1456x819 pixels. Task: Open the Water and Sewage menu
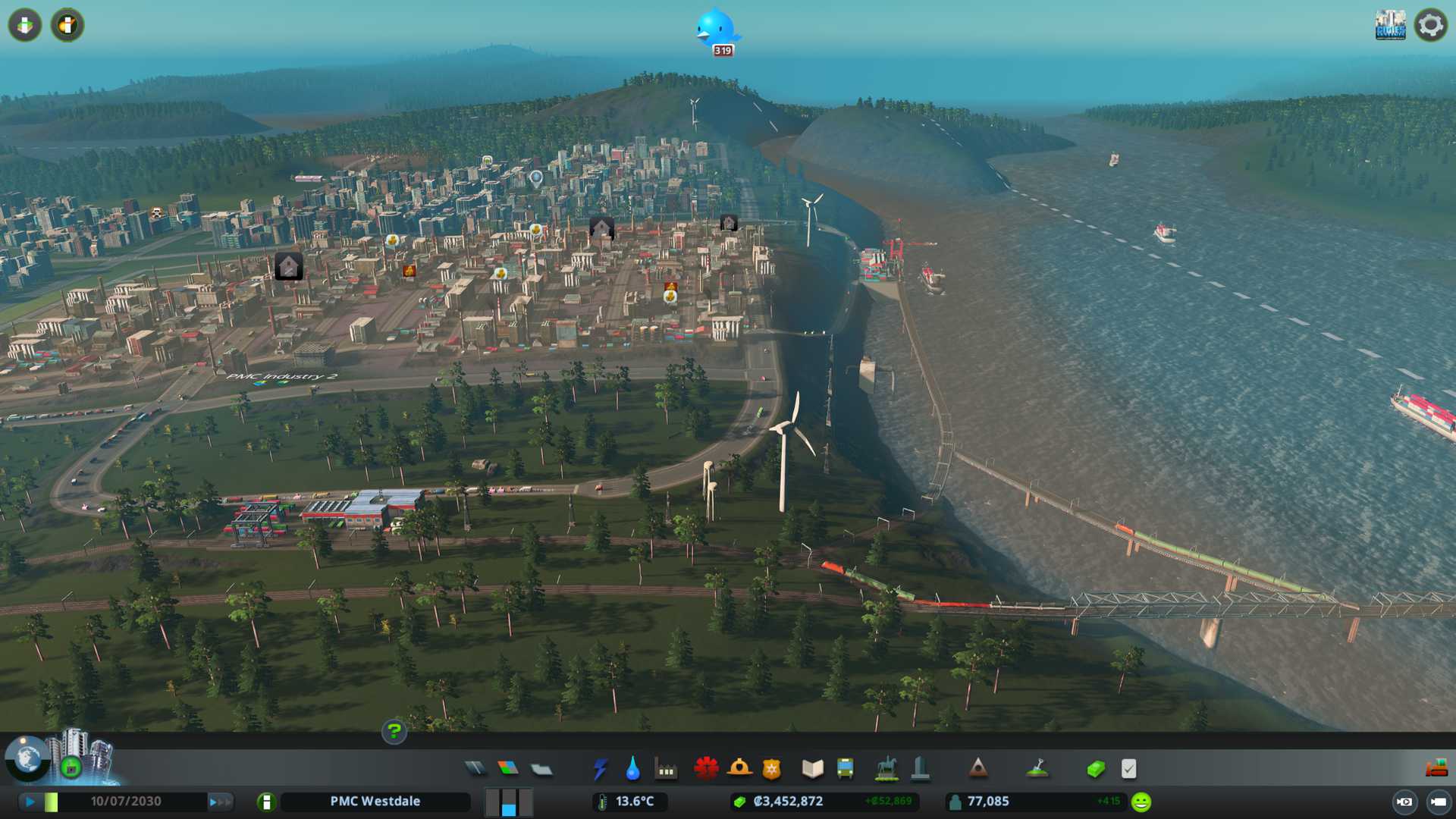point(632,769)
